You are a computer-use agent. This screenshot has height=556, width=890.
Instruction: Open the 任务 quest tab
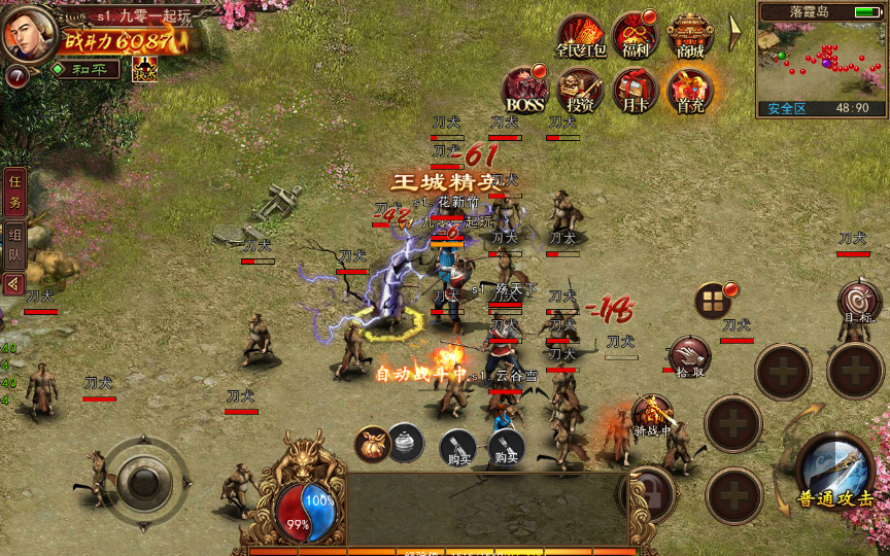tap(14, 192)
